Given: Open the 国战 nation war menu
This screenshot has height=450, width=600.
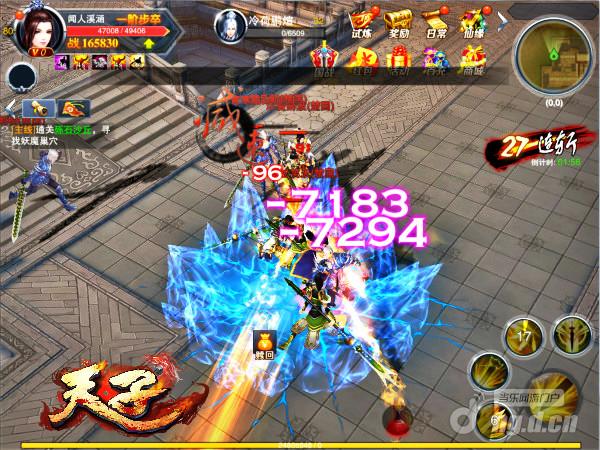Looking at the screenshot, I should 324,60.
